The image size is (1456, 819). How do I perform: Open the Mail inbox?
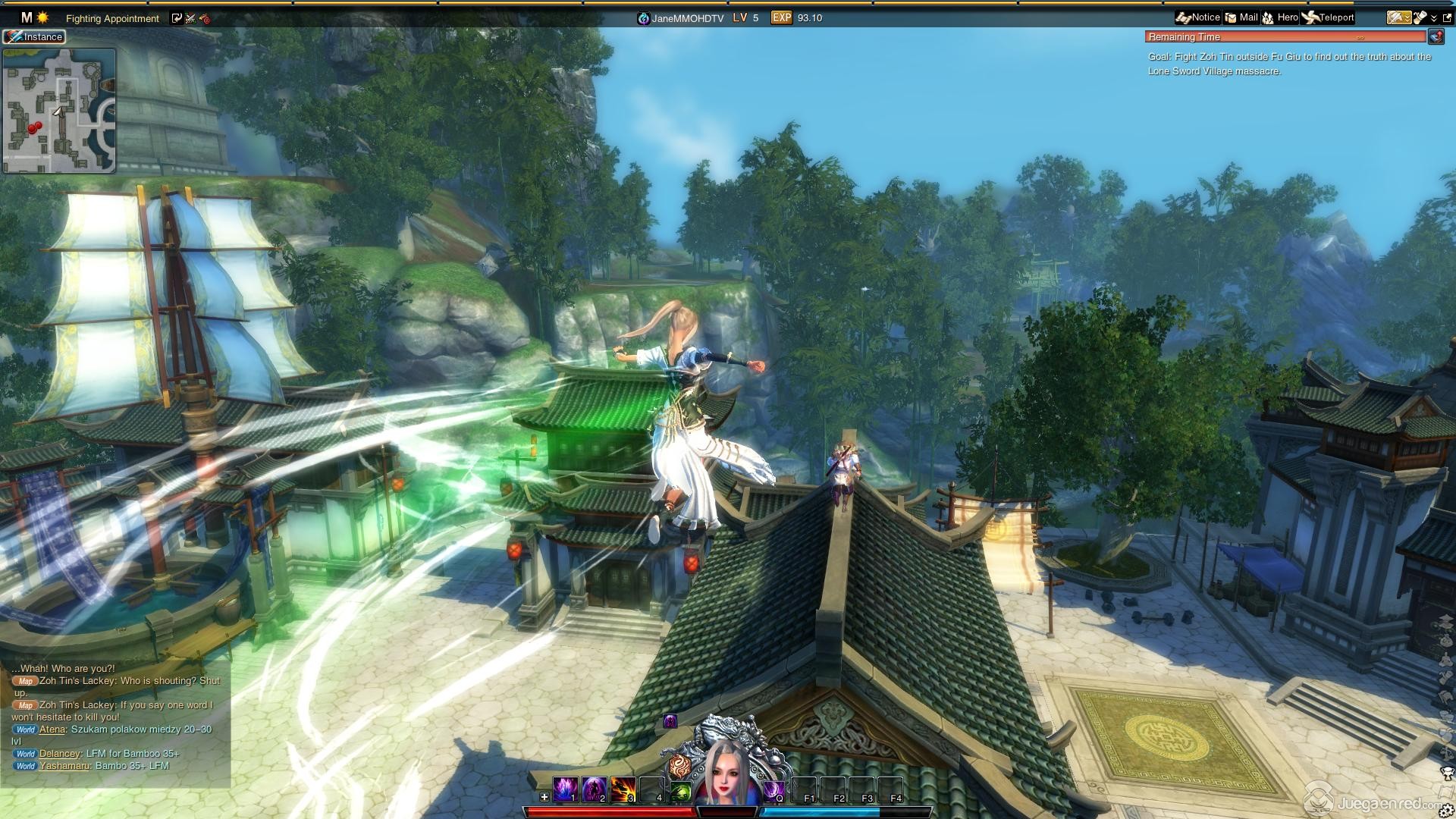coord(1241,17)
